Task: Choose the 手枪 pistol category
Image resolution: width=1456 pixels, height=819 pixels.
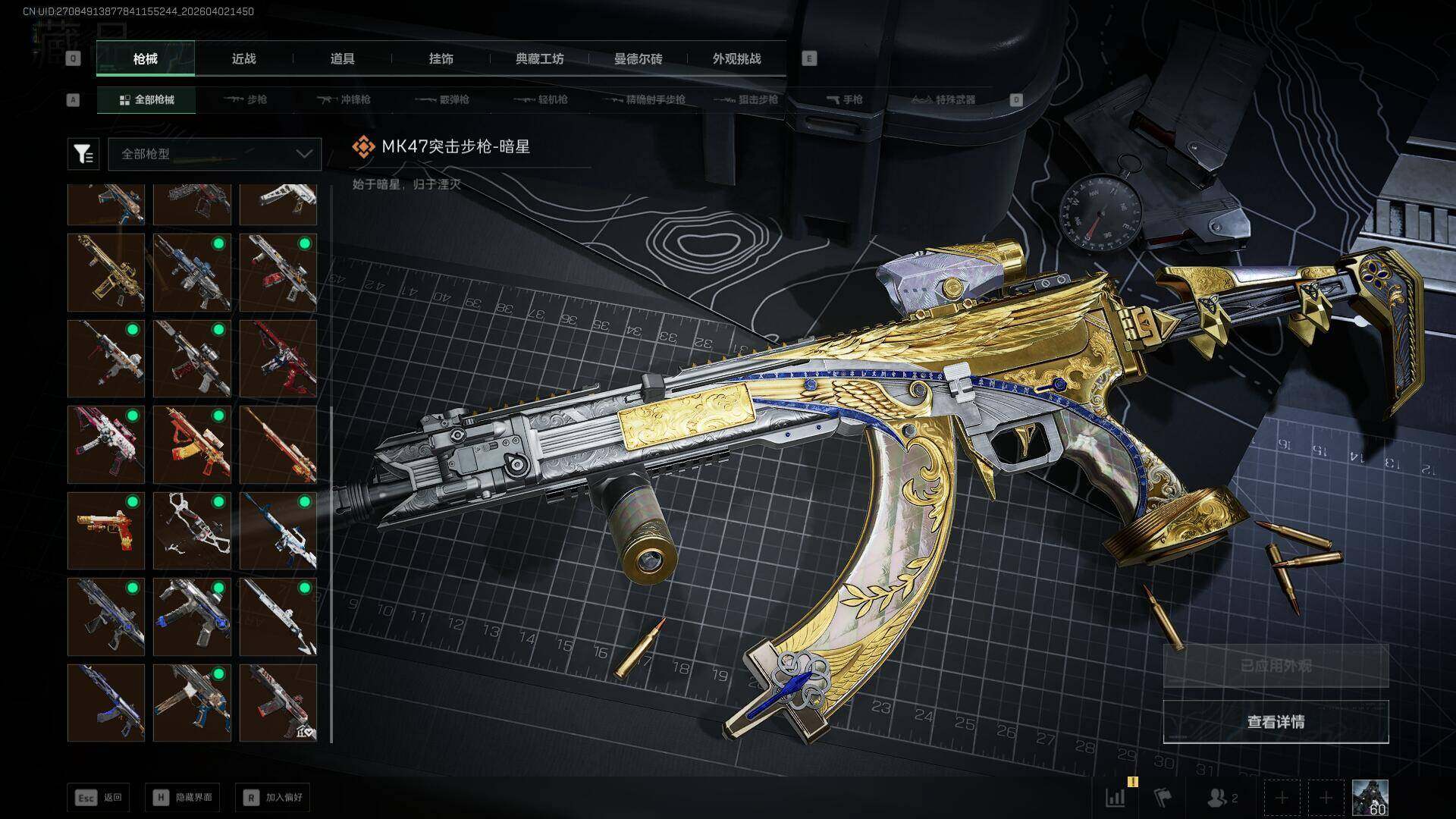Action: (x=844, y=99)
